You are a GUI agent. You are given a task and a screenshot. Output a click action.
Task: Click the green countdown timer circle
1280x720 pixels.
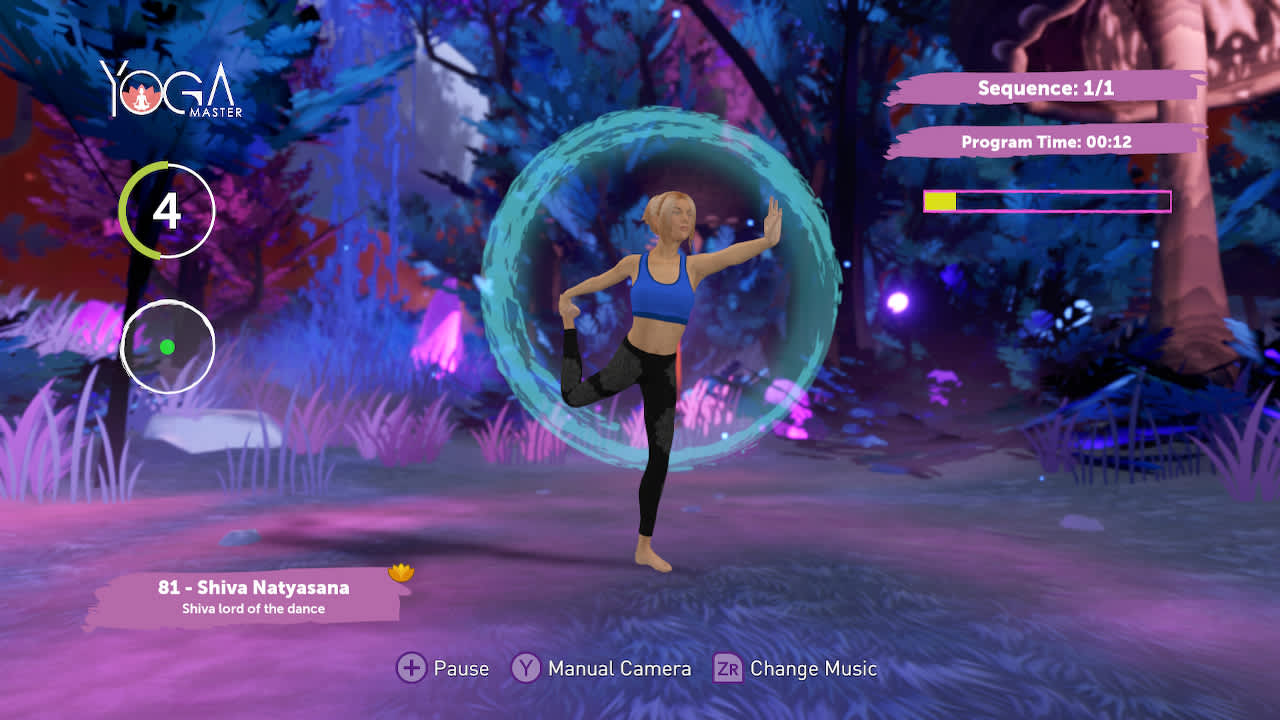click(167, 210)
